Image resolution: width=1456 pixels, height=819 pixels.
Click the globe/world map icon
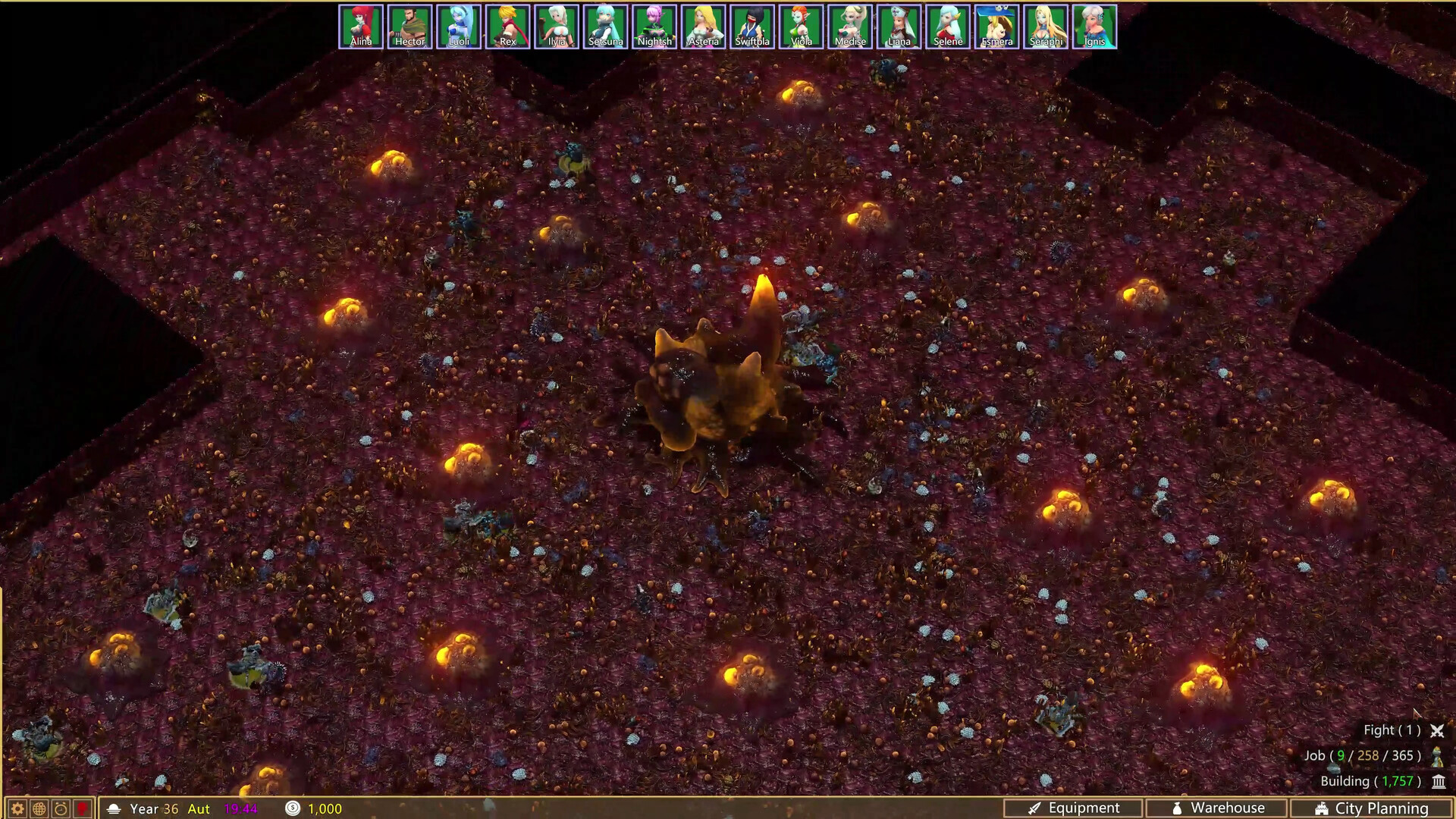pos(38,808)
